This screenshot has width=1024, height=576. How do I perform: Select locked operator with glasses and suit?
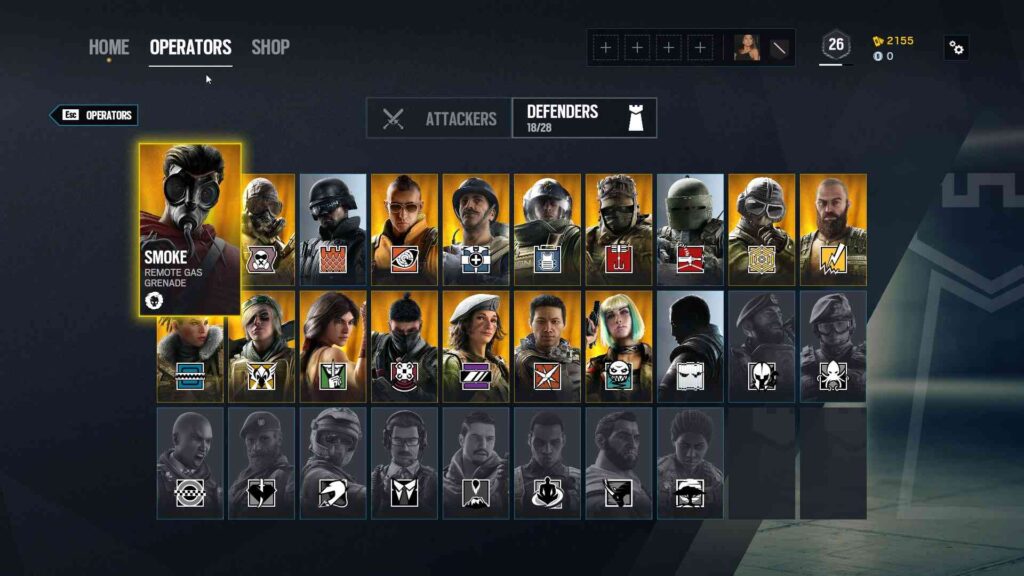[x=404, y=462]
